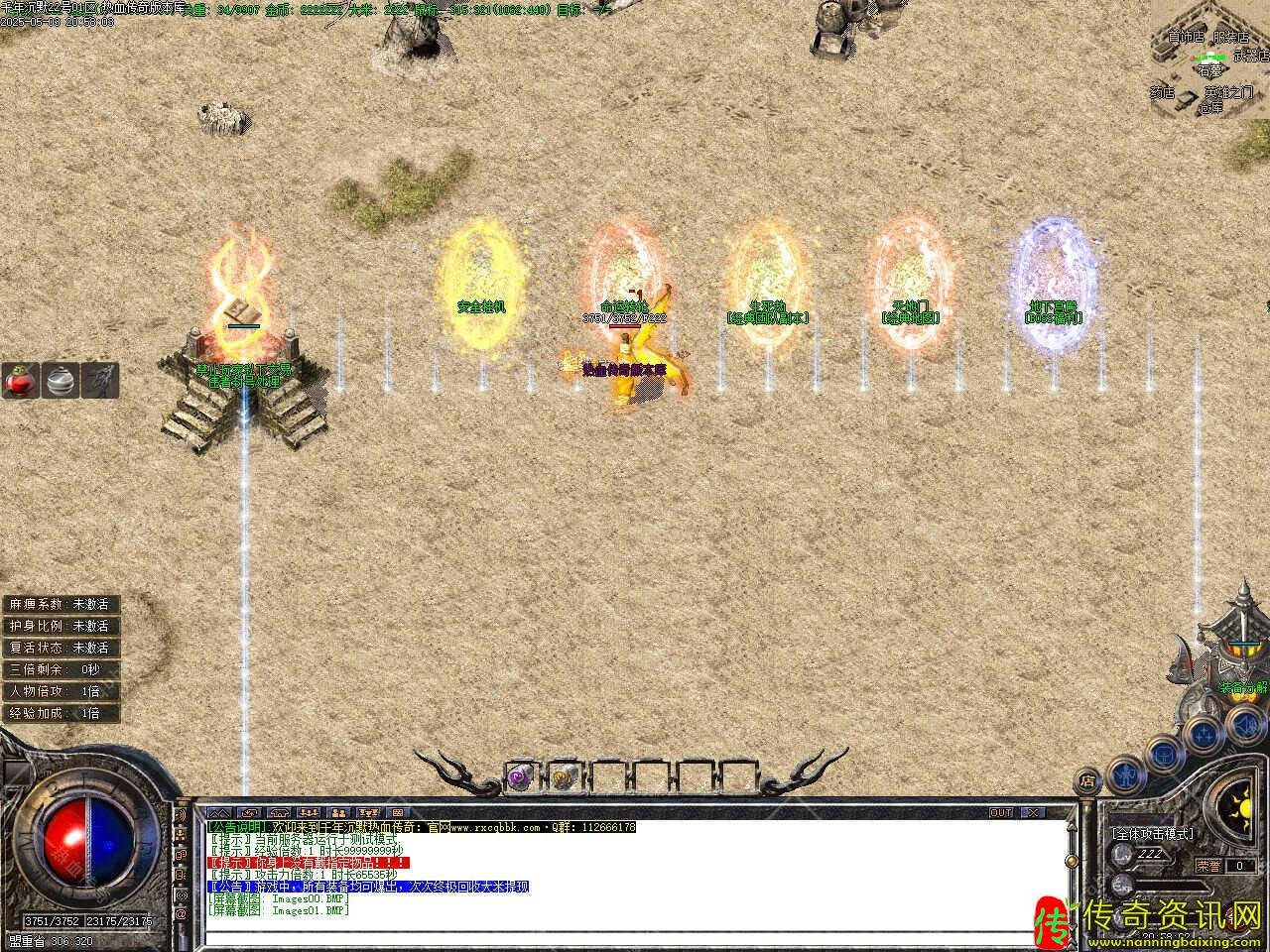The width and height of the screenshot is (1270, 952).
Task: Click the leftmost chat bar mountain icon
Action: (x=216, y=812)
